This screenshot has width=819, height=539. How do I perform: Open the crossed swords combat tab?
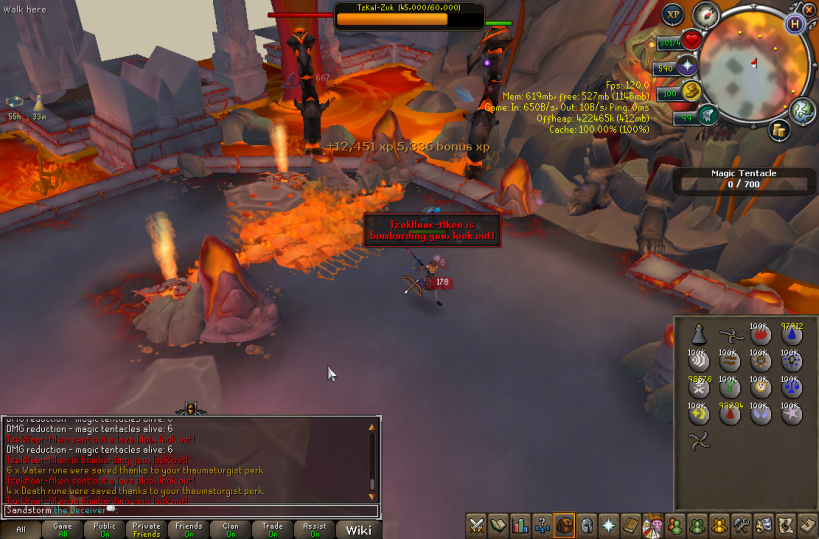point(476,524)
